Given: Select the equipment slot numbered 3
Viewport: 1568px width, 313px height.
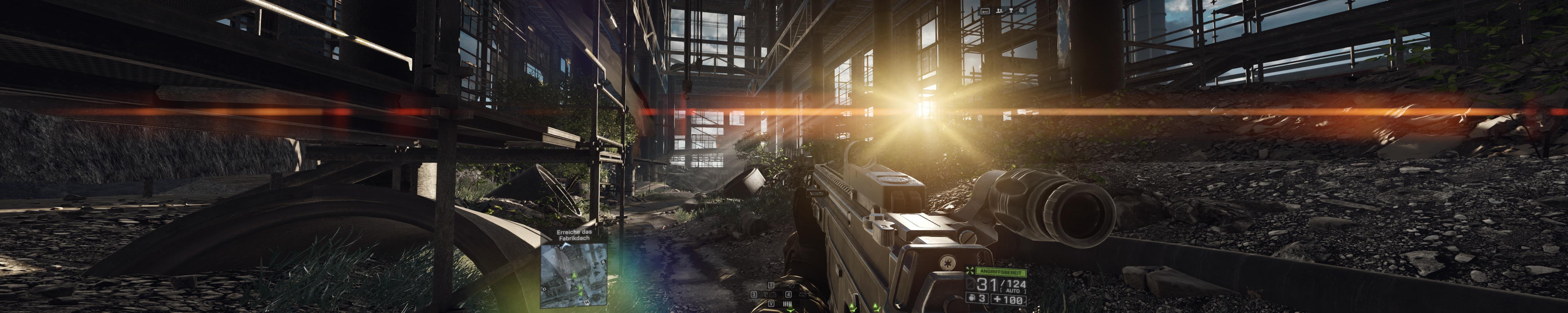Looking at the screenshot, I should tap(754, 295).
